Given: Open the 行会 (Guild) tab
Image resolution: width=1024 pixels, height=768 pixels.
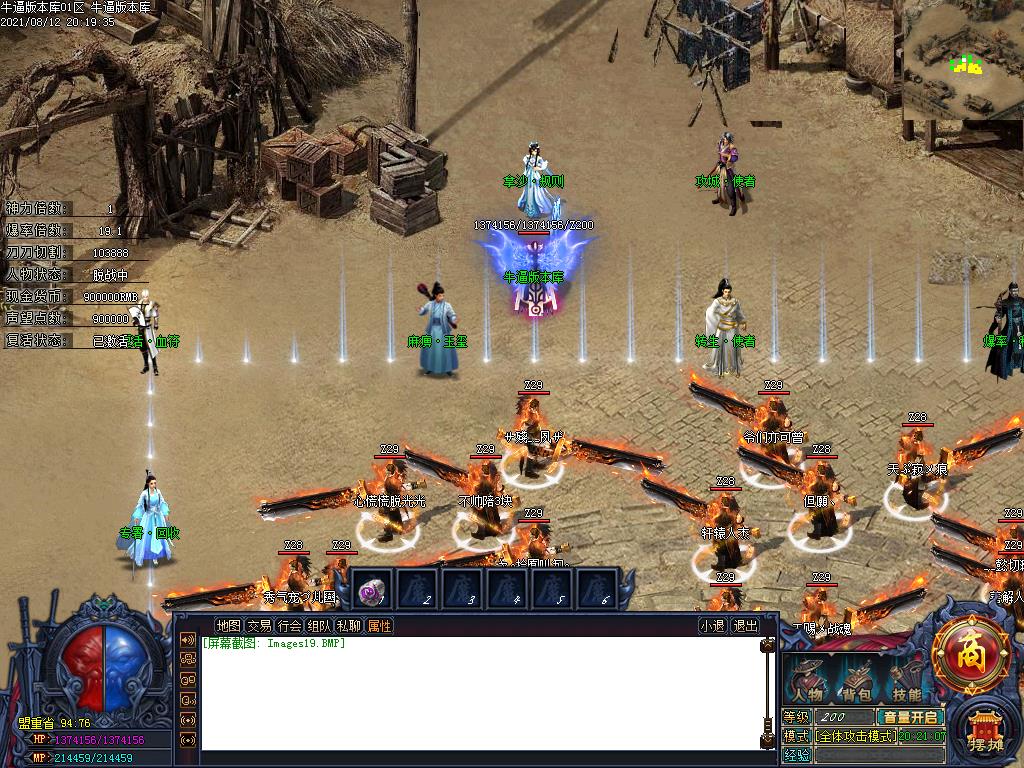Looking at the screenshot, I should [x=289, y=626].
